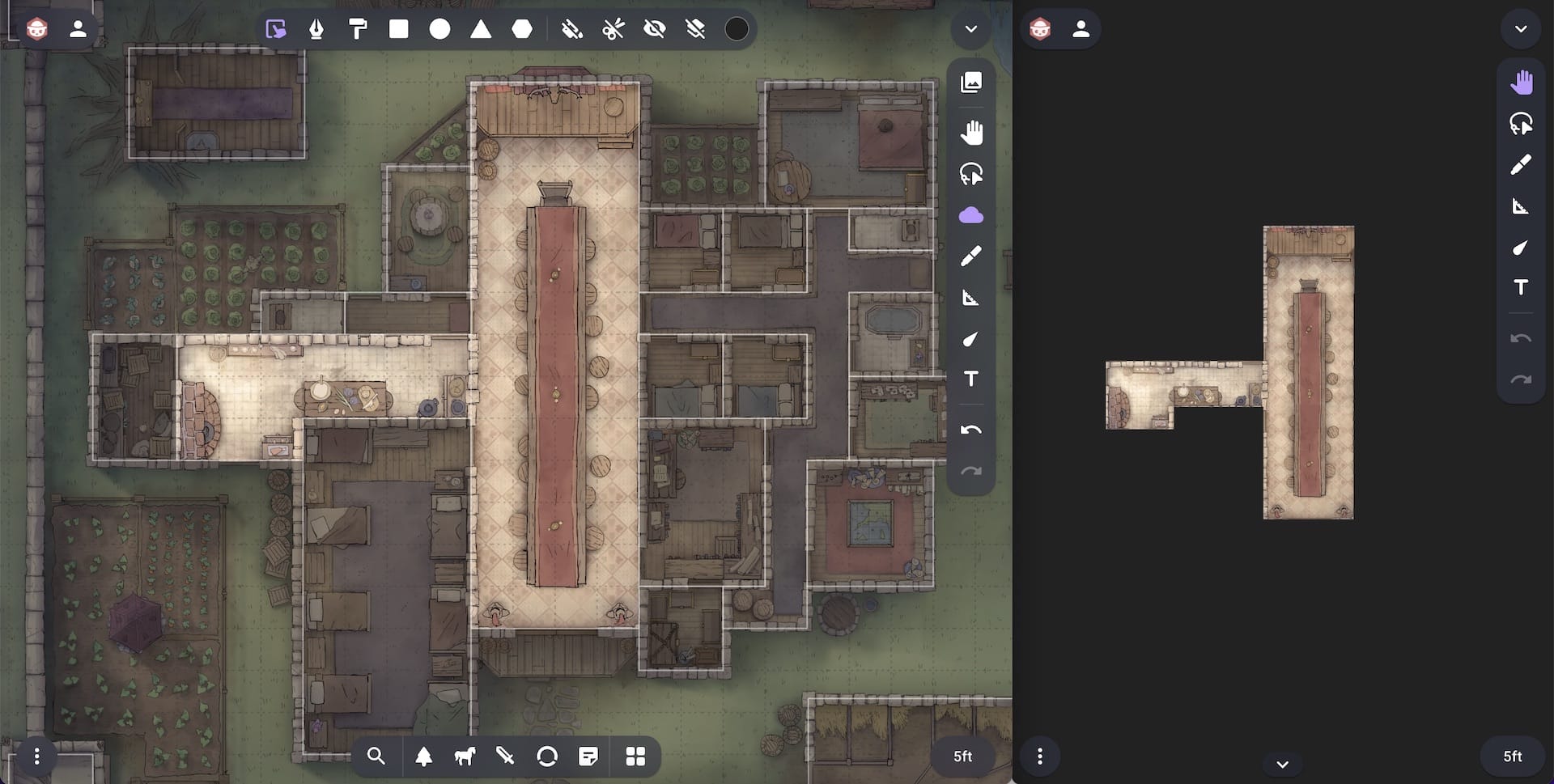Image resolution: width=1554 pixels, height=784 pixels.
Task: Open the sticky note dock
Action: tap(588, 756)
